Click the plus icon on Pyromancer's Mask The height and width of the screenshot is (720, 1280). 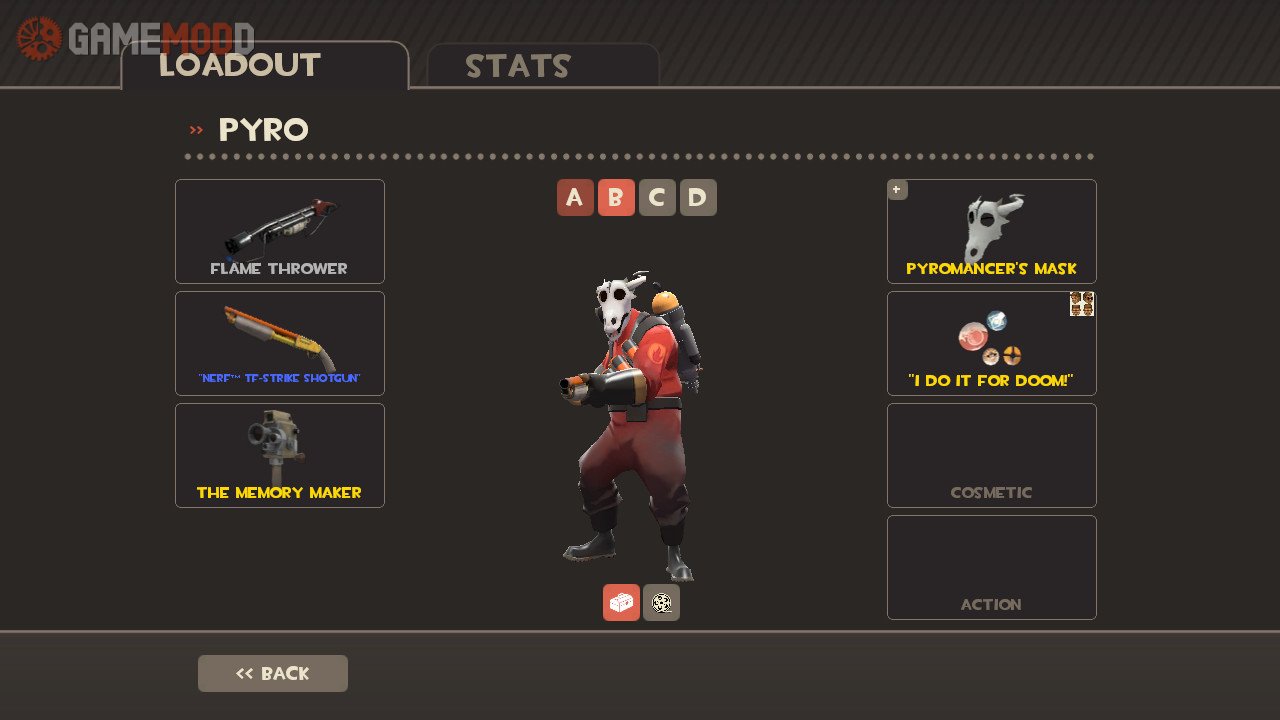[897, 189]
